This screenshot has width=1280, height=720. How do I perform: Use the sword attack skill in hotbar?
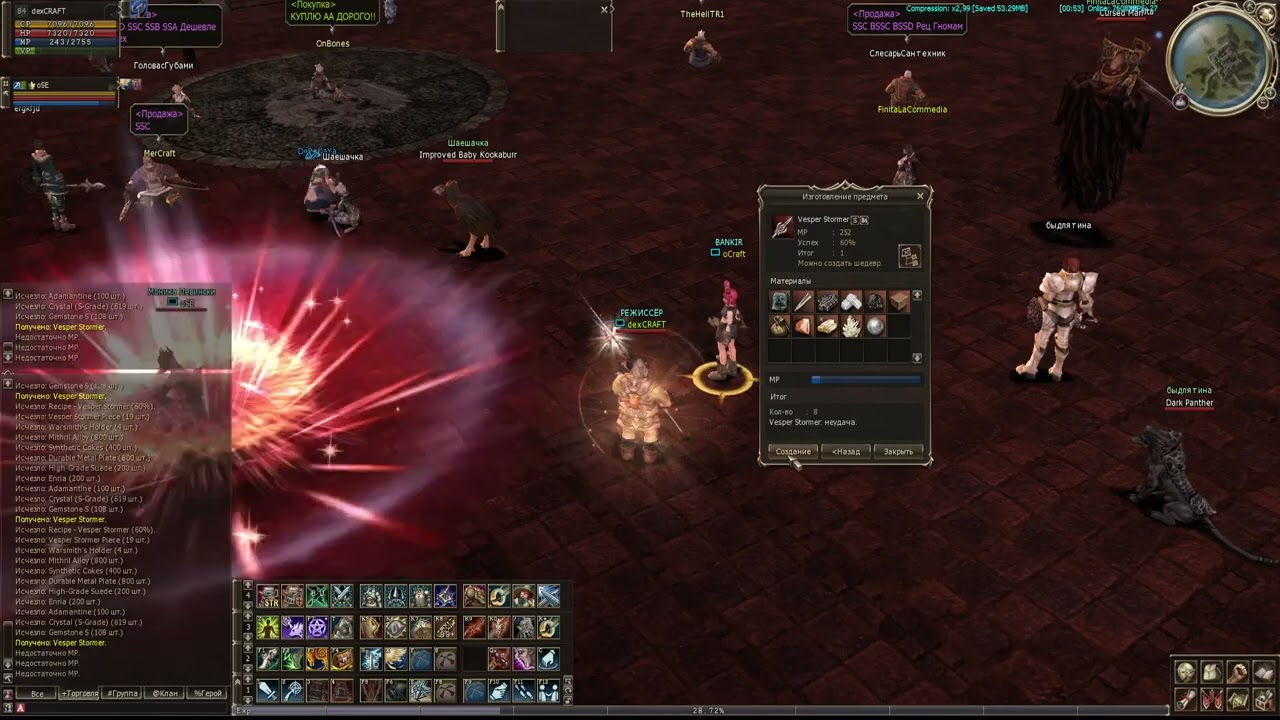tap(268, 690)
